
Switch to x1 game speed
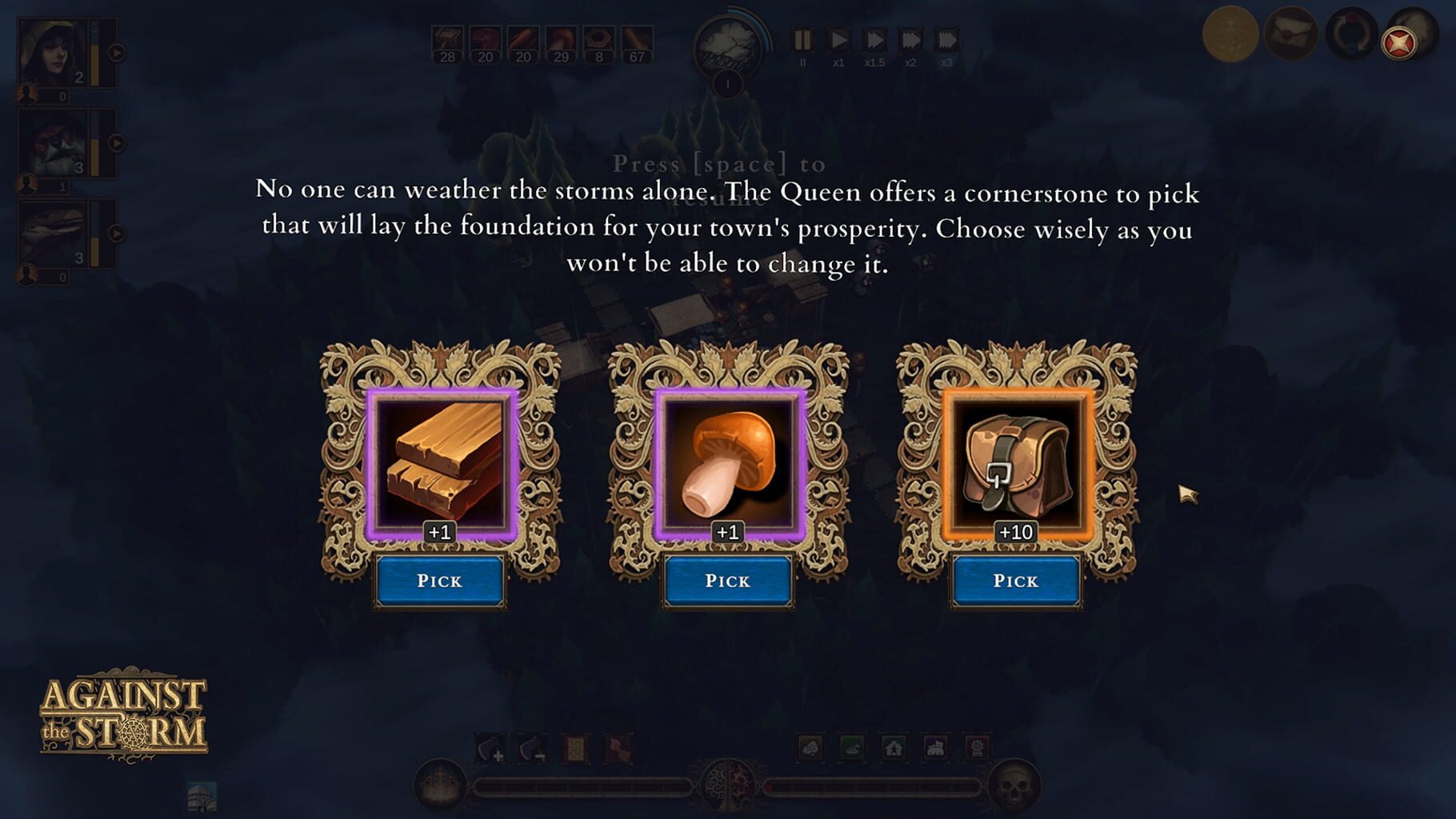(838, 38)
